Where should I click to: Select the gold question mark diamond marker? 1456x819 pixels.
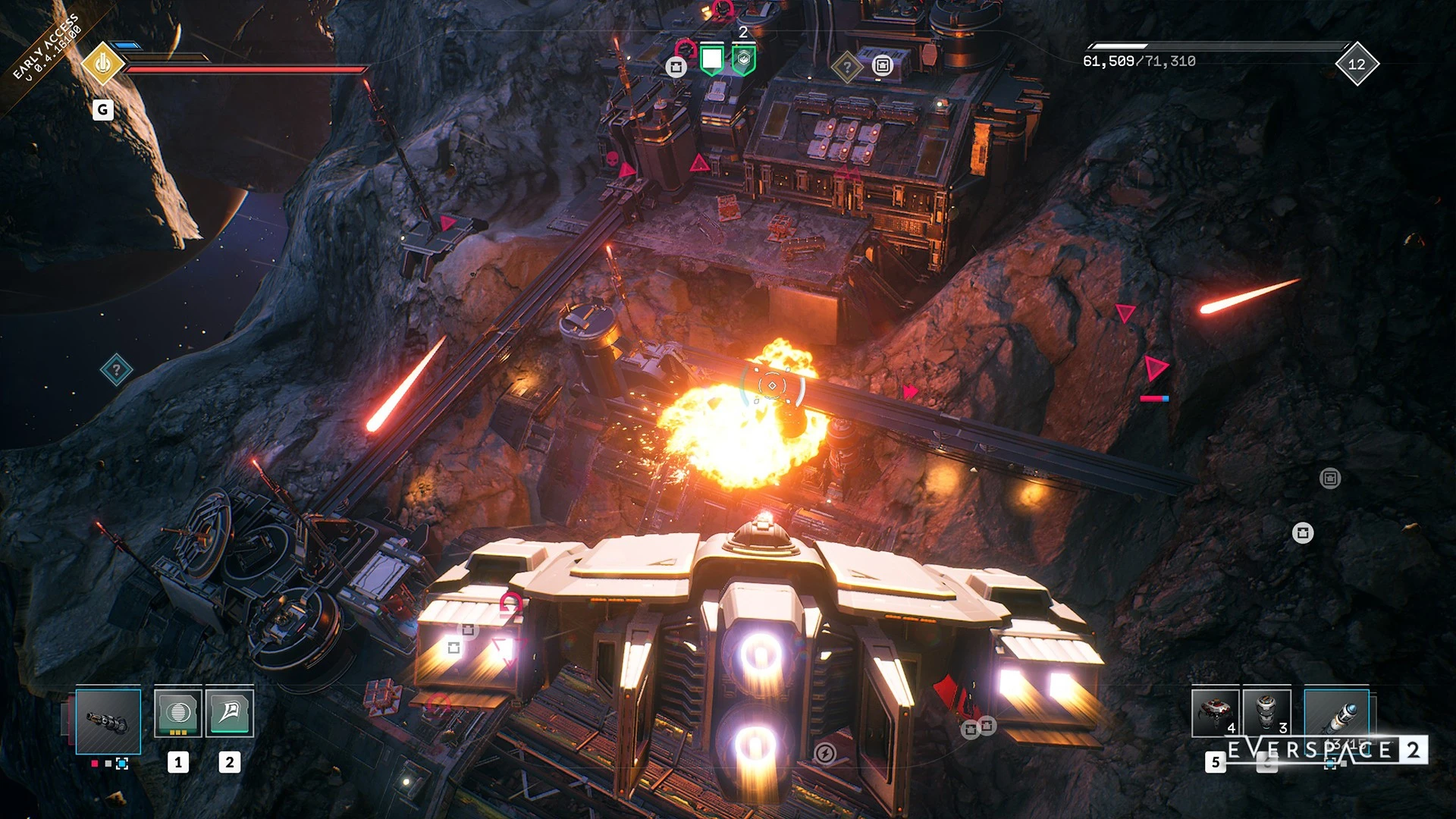[x=846, y=67]
